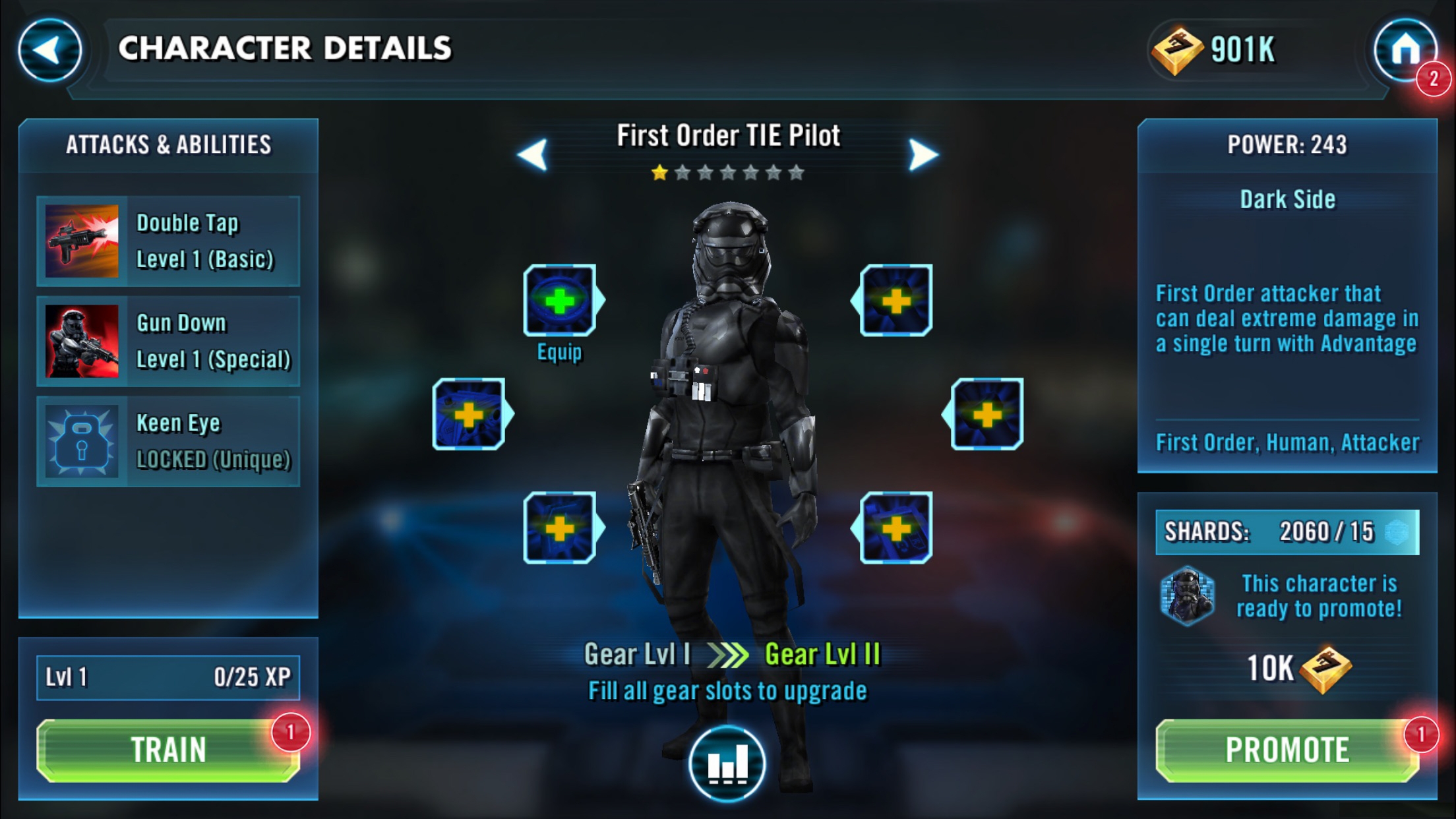Click the green TRAIN button
The width and height of the screenshot is (1456, 819).
[x=168, y=750]
